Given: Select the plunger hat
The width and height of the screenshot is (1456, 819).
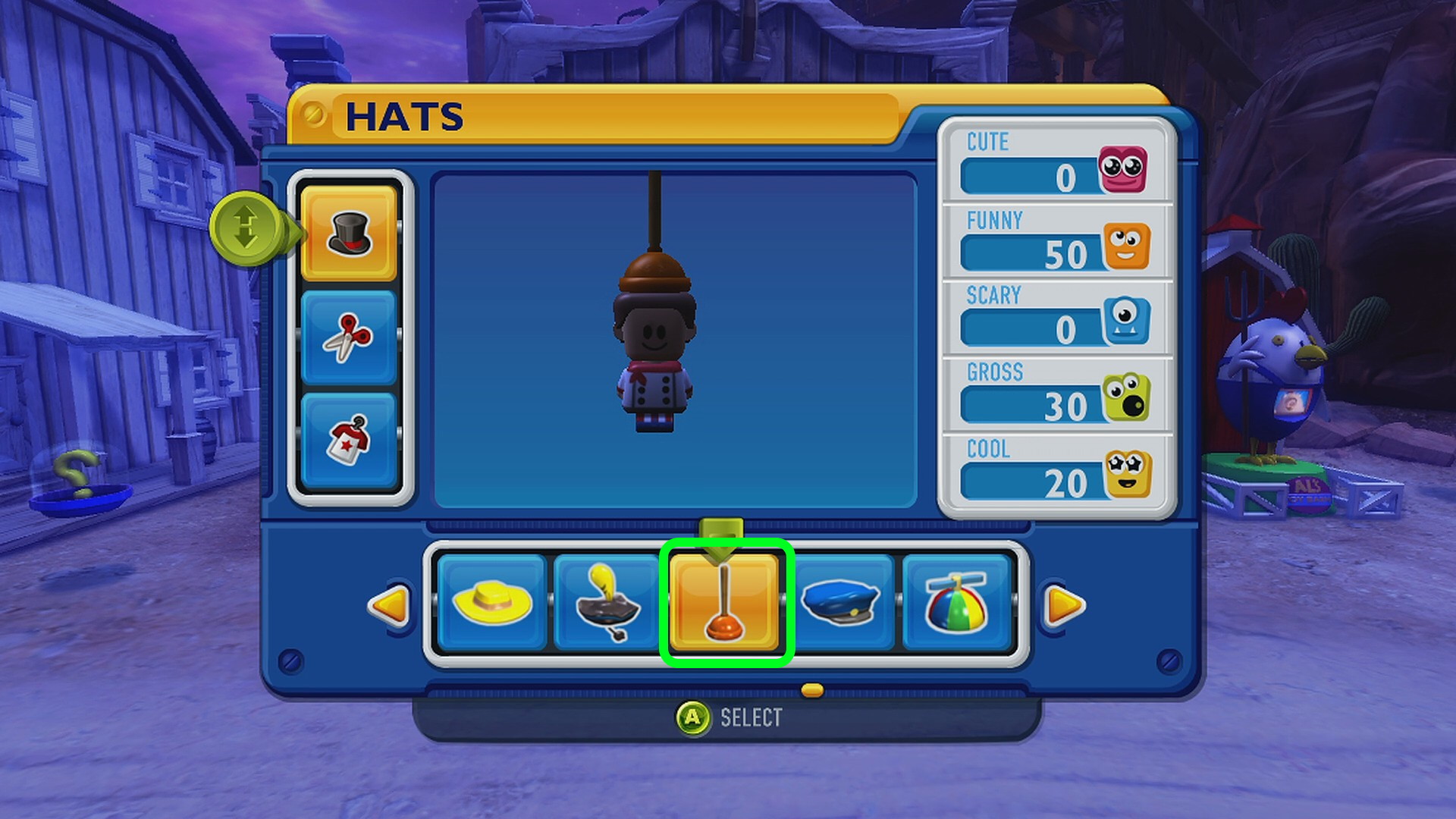Looking at the screenshot, I should point(725,603).
